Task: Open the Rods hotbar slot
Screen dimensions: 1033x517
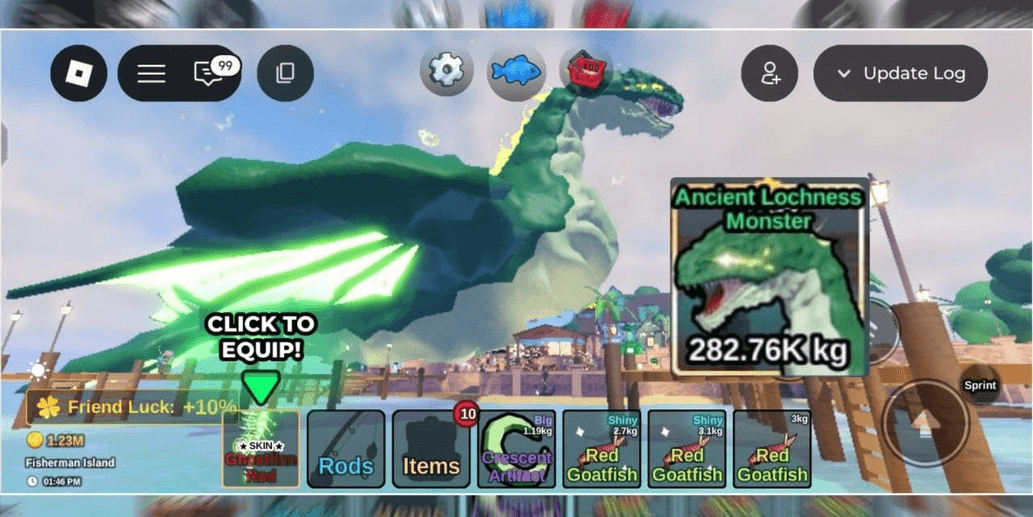Action: tap(346, 450)
